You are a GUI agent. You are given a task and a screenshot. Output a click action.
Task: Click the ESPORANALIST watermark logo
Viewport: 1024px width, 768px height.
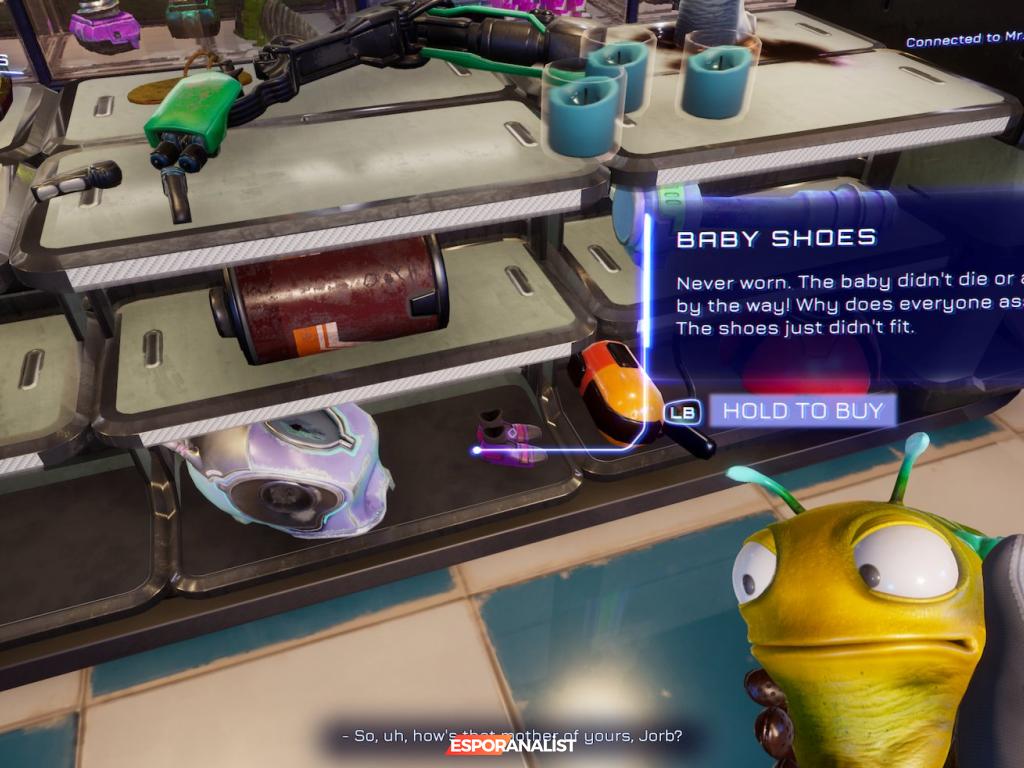point(512,744)
